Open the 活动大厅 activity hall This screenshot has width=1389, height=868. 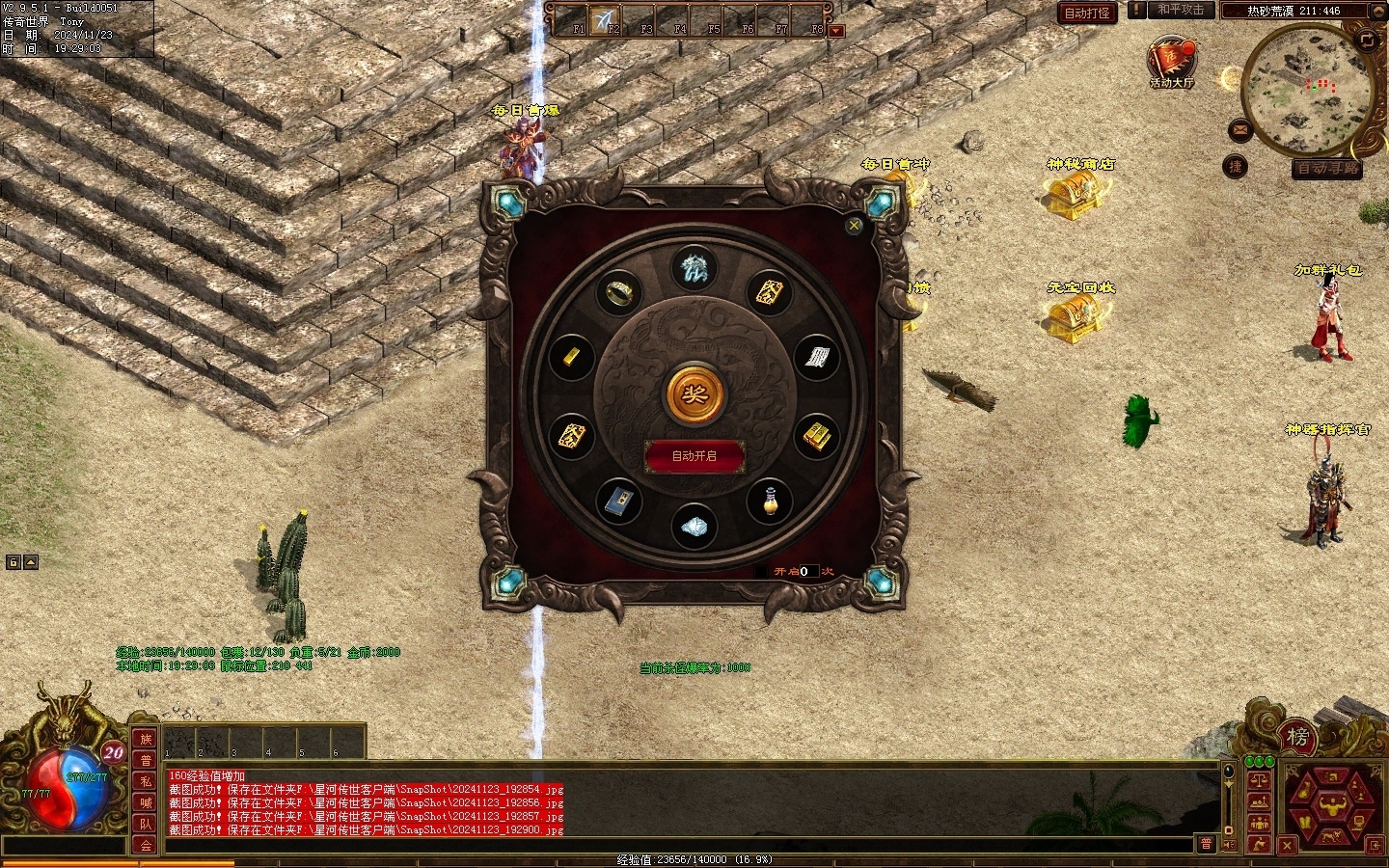1171,61
